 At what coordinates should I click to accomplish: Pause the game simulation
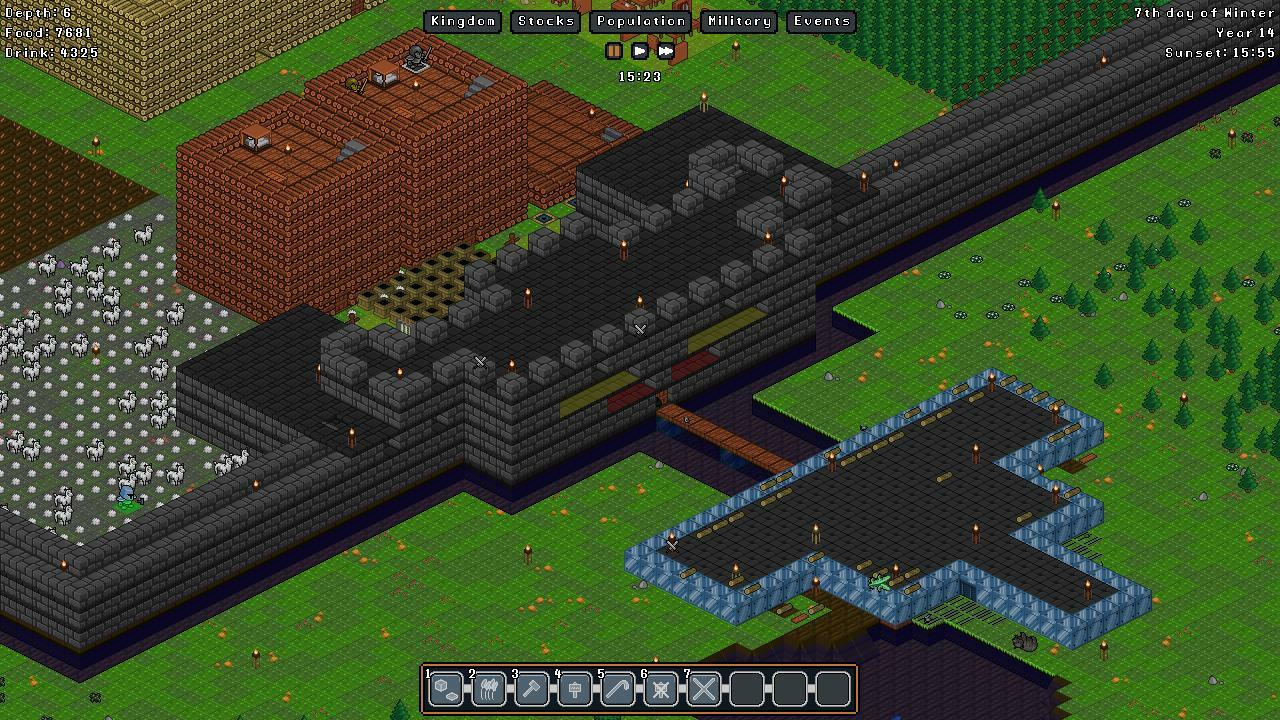613,51
